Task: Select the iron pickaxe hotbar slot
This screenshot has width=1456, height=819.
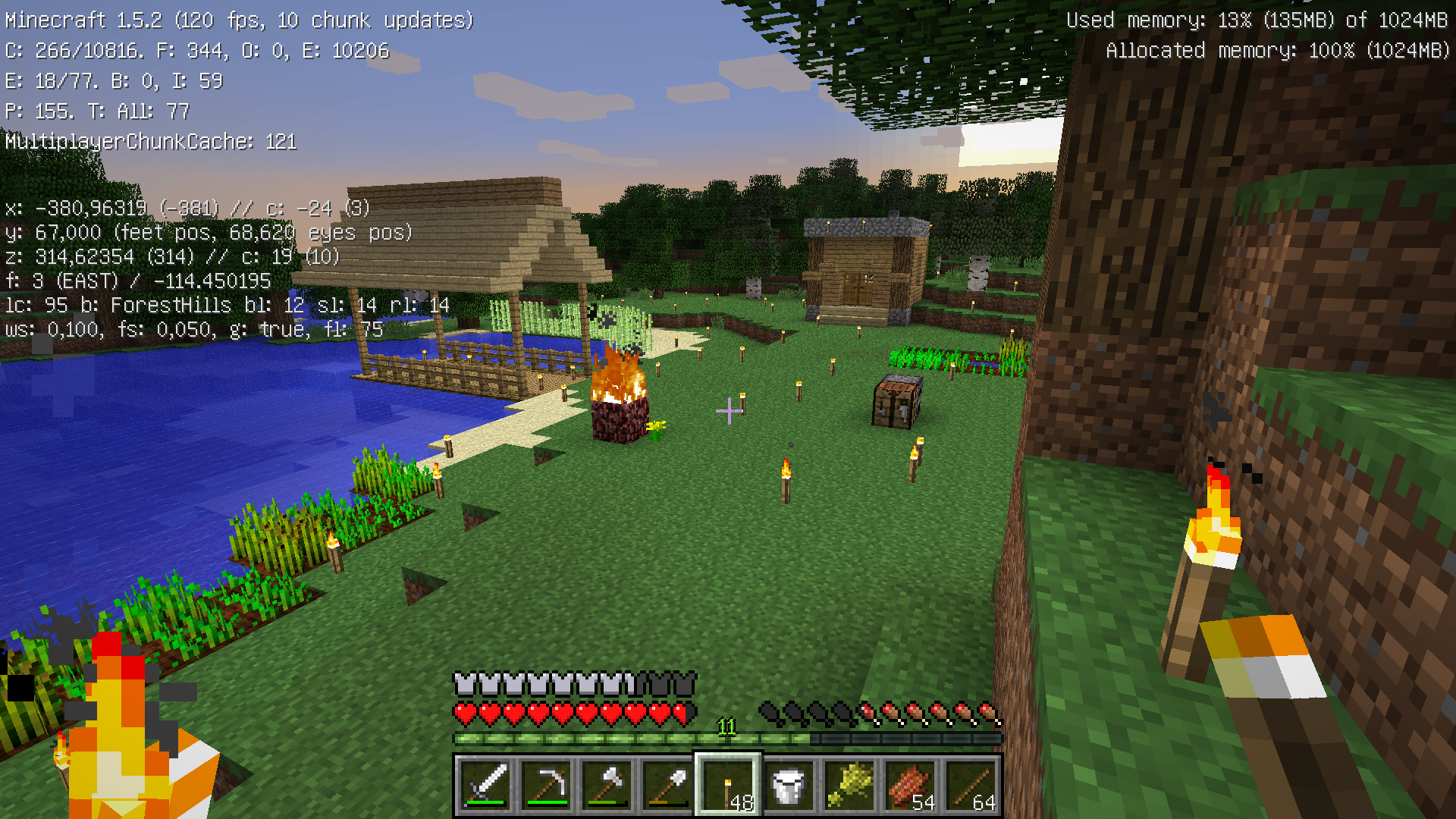Action: click(547, 786)
